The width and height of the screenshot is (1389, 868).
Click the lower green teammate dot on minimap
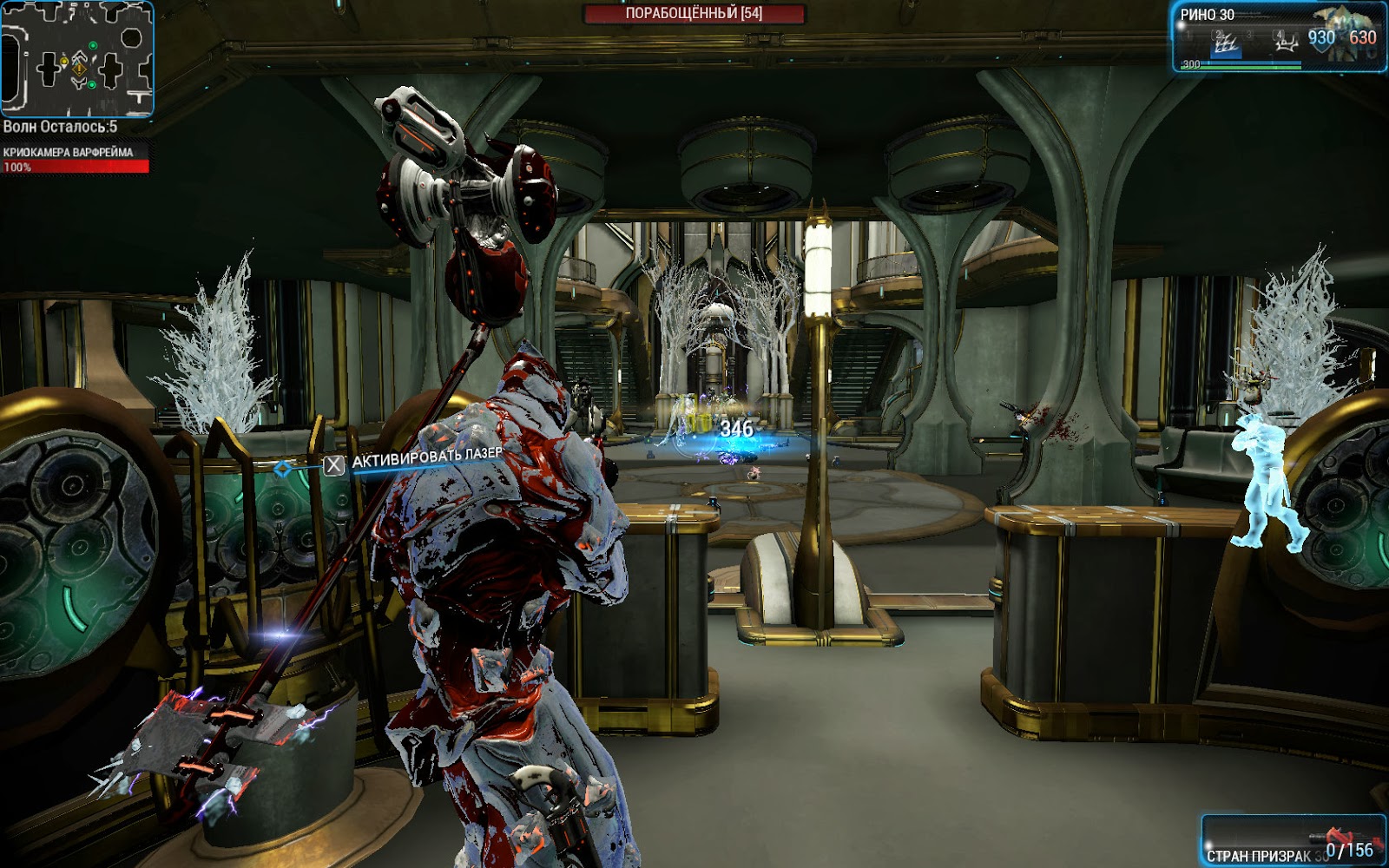(91, 85)
